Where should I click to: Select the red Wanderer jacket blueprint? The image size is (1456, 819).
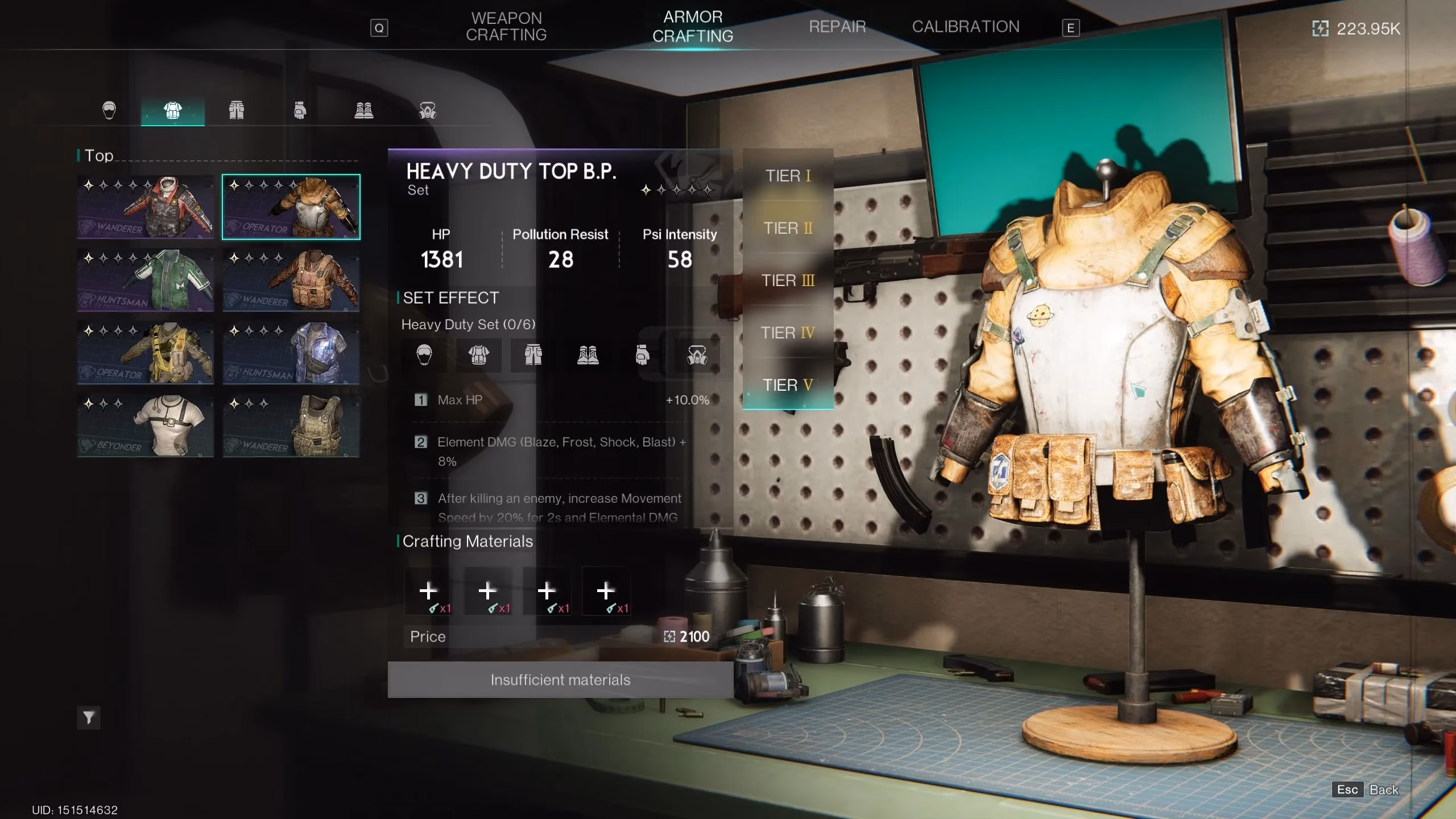tap(146, 207)
